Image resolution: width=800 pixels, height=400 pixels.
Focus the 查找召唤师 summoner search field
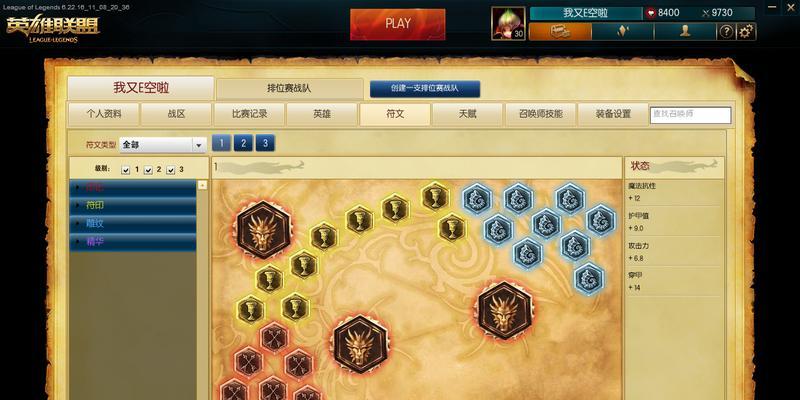tap(689, 115)
